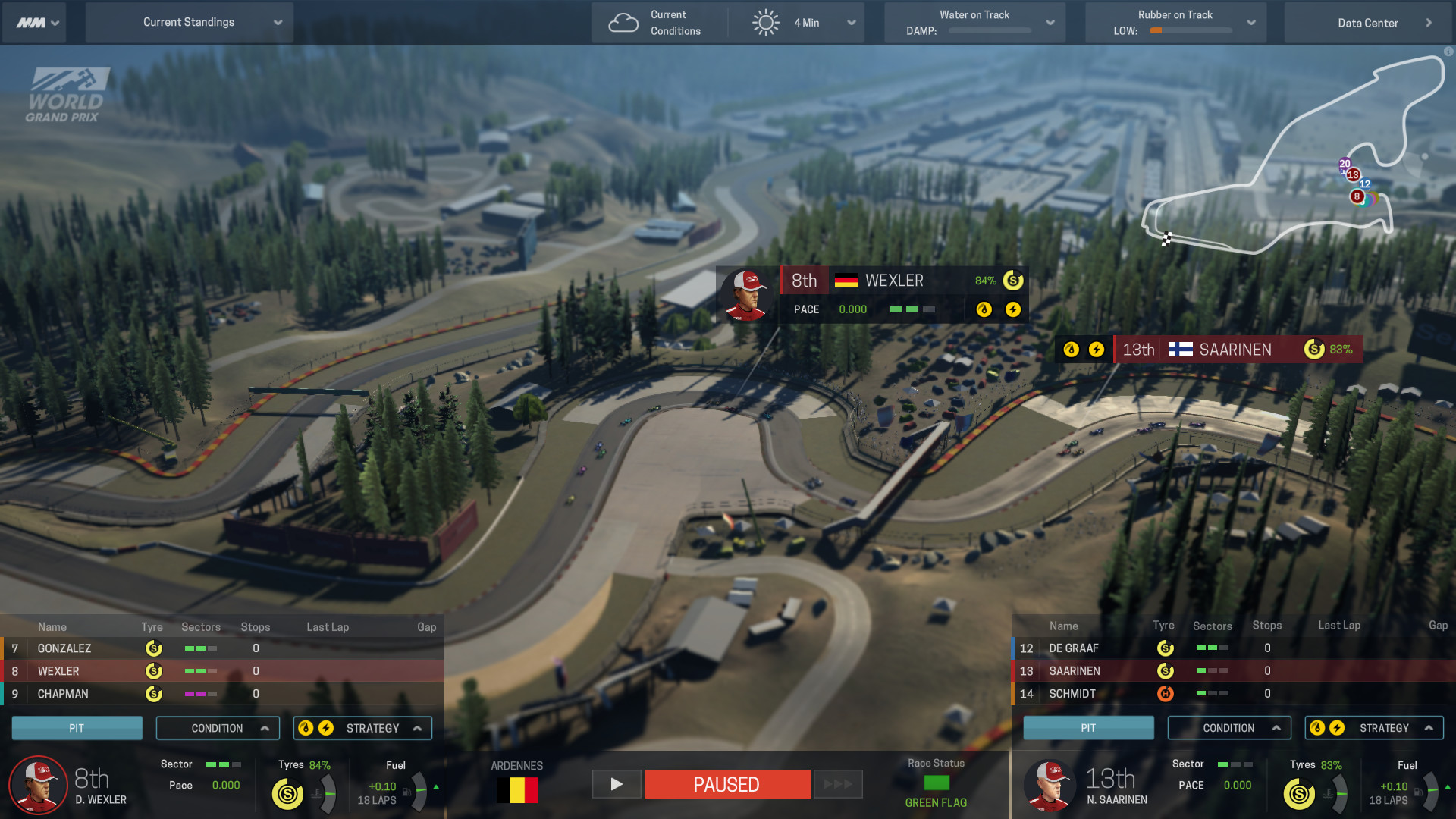Open the Data Center panel
This screenshot has width=1456, height=819.
[x=1369, y=22]
